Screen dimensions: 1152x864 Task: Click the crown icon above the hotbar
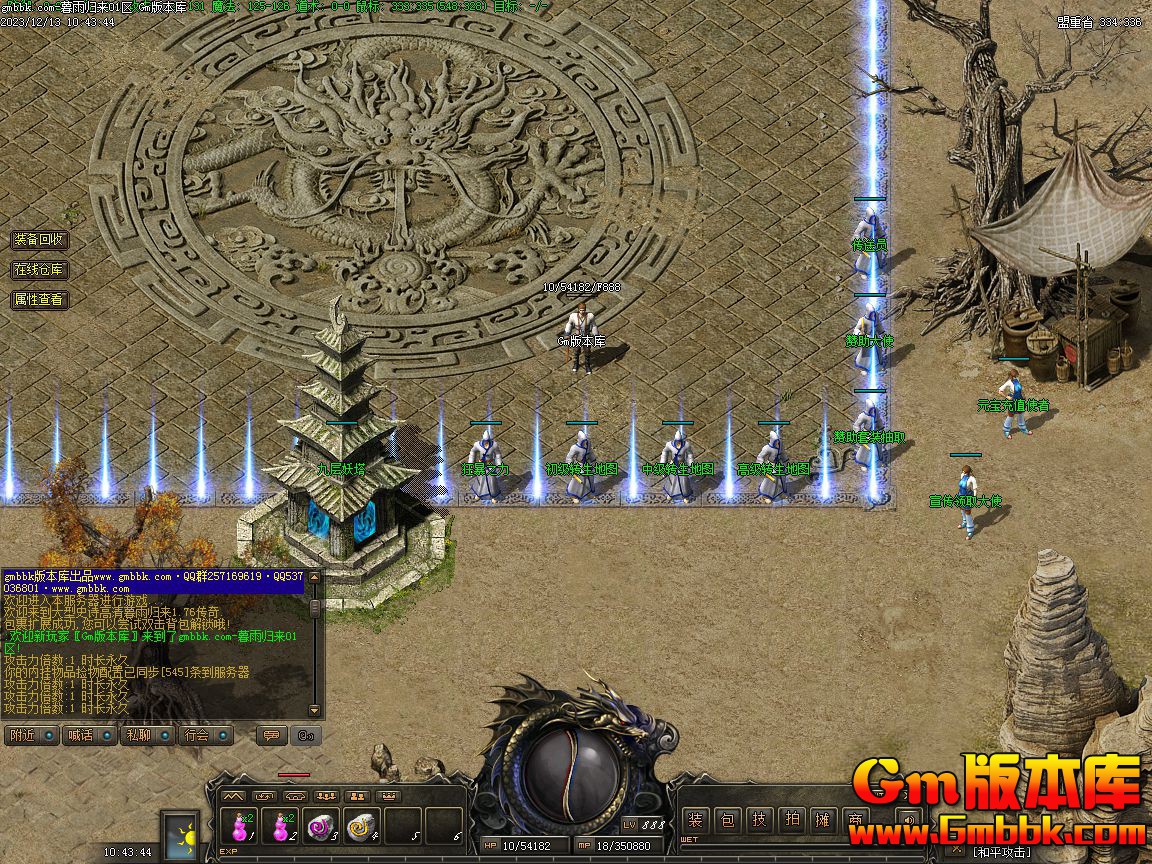point(390,796)
